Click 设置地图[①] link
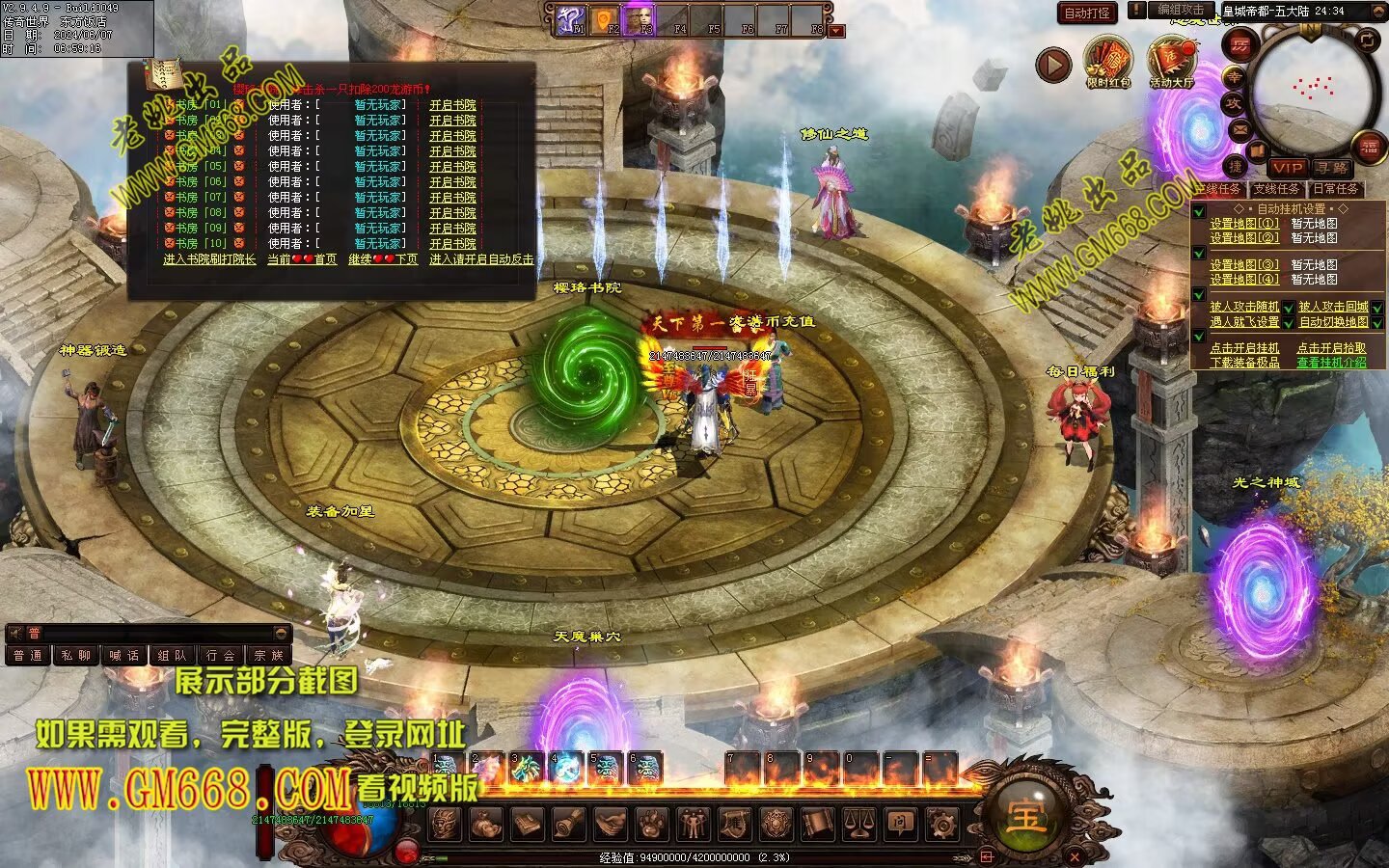 tap(1244, 224)
